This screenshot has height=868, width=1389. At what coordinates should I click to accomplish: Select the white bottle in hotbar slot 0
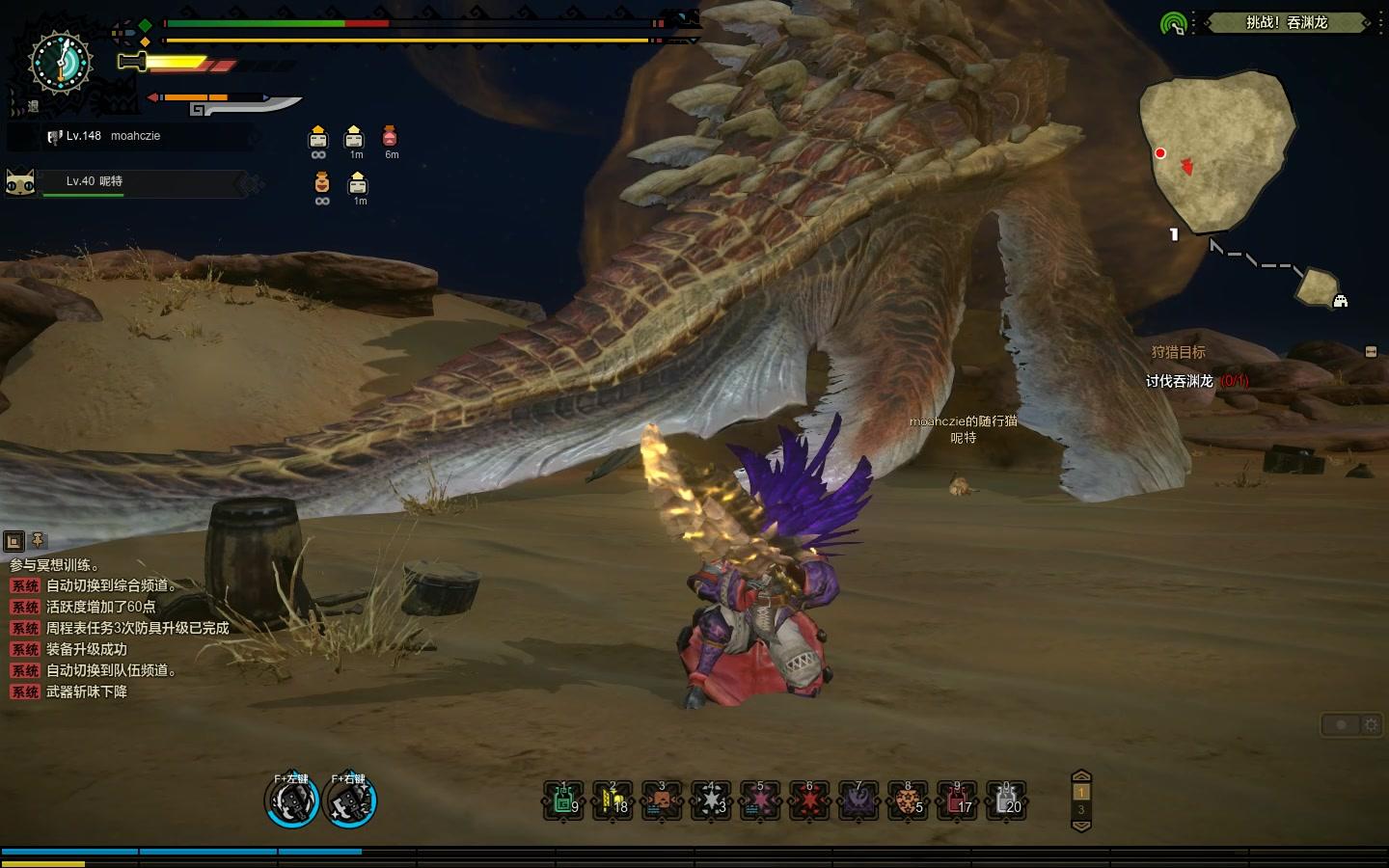tap(1006, 801)
